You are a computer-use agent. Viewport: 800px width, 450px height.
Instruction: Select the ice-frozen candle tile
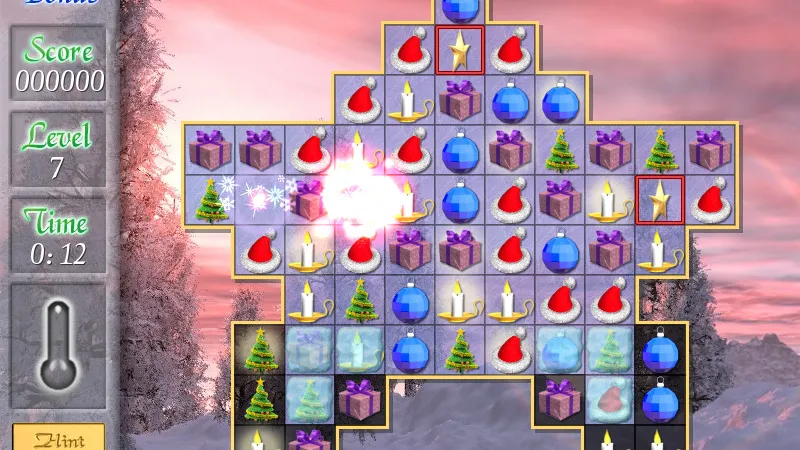pyautogui.click(x=360, y=349)
